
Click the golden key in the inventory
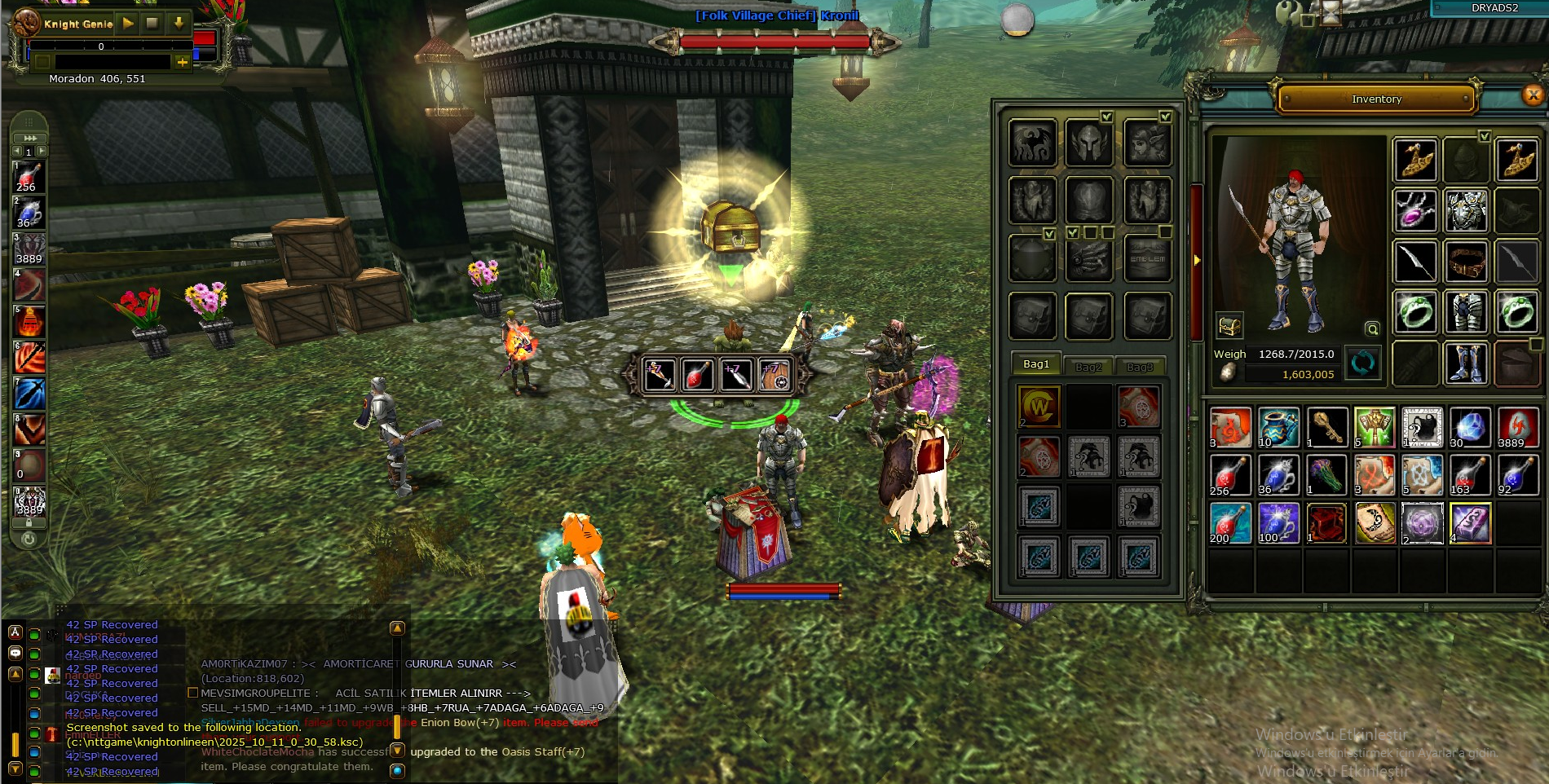pyautogui.click(x=1326, y=427)
